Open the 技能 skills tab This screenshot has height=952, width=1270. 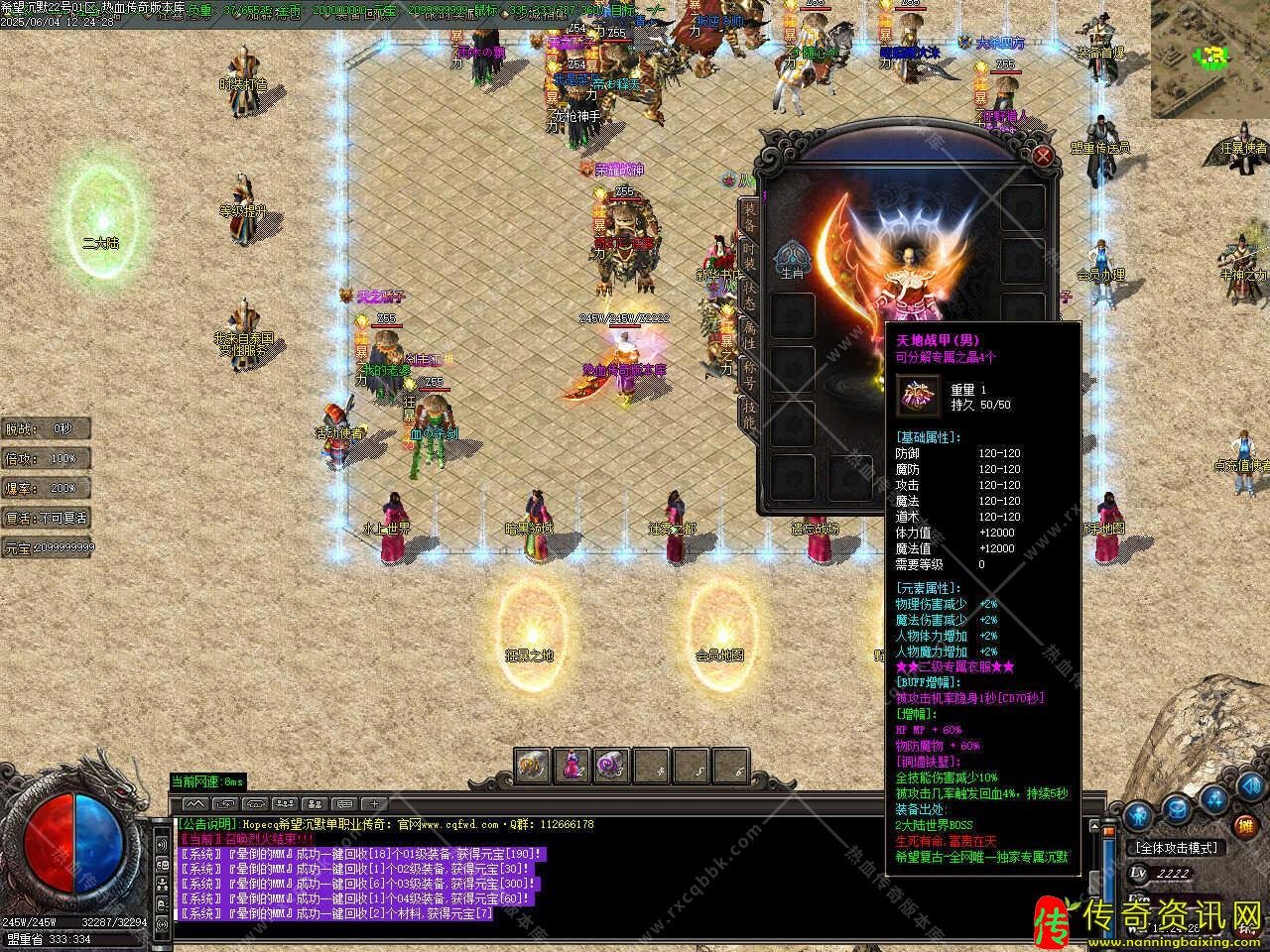[x=749, y=416]
